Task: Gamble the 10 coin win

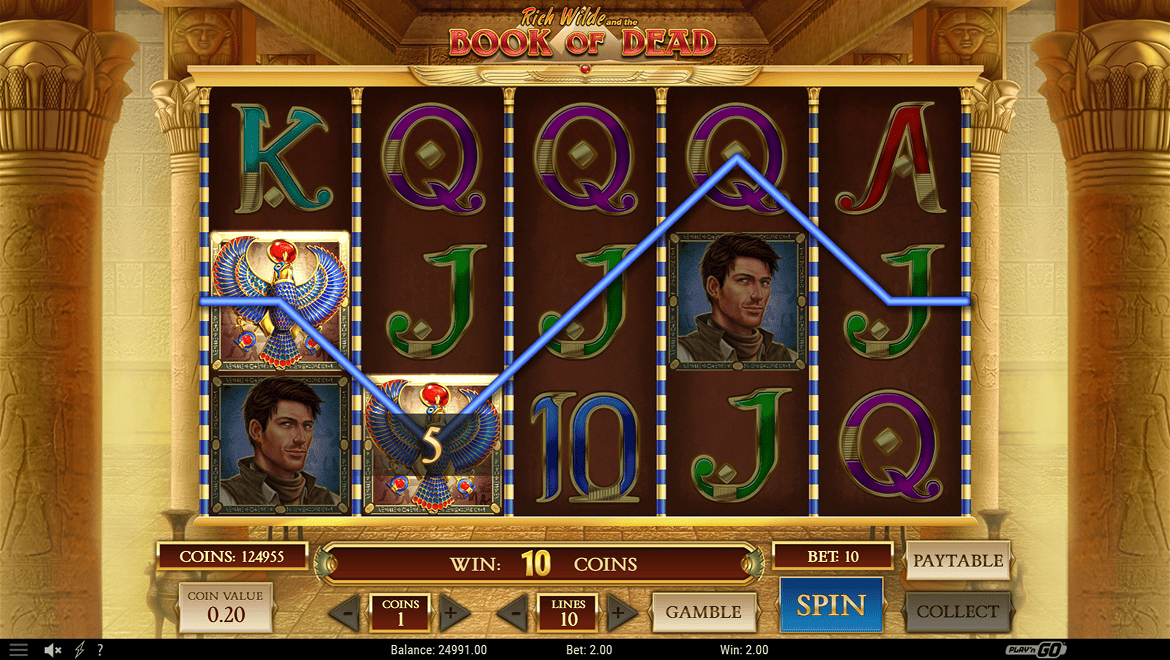Action: 703,612
